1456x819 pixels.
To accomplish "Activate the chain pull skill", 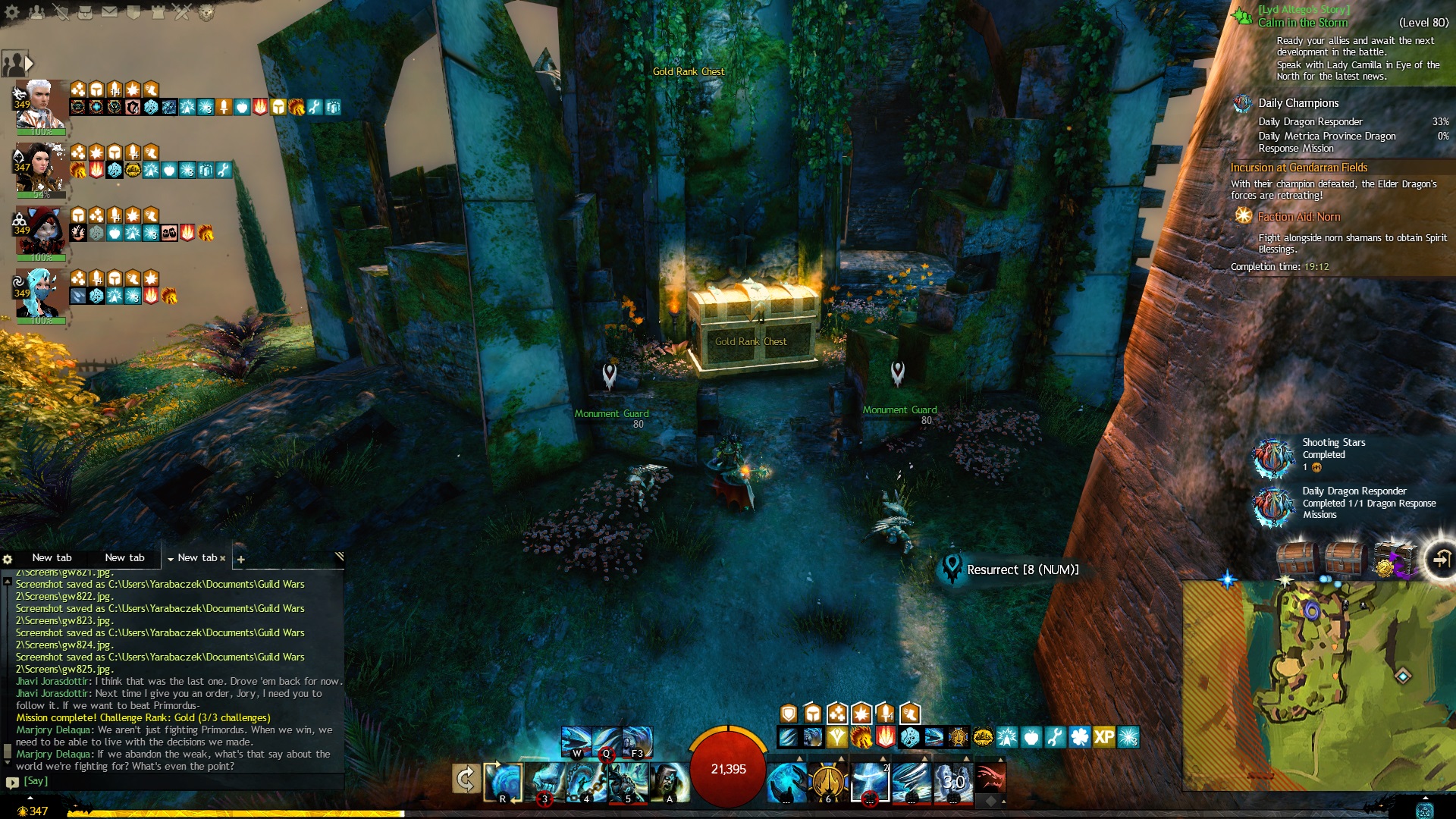I will click(x=588, y=781).
